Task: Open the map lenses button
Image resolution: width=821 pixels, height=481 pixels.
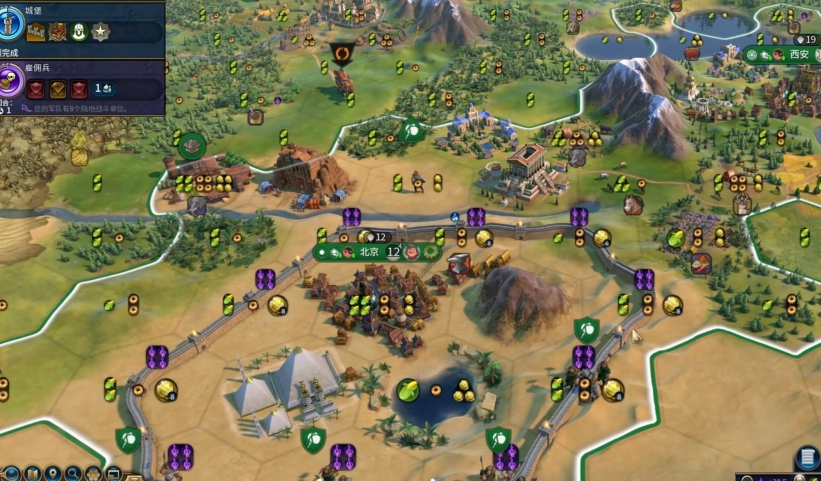Action: coord(33,473)
